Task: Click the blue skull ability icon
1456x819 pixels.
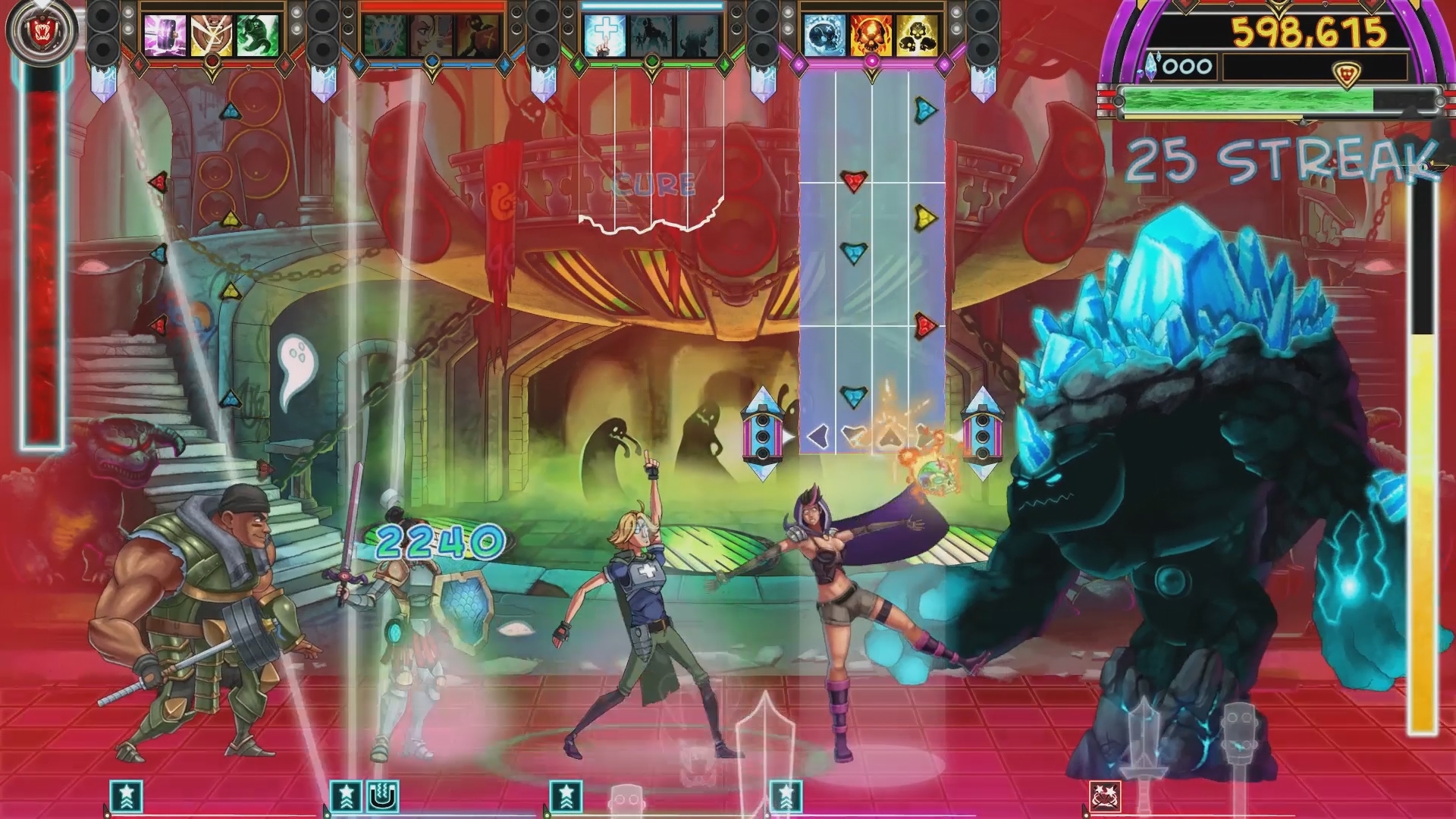Action: tap(824, 36)
